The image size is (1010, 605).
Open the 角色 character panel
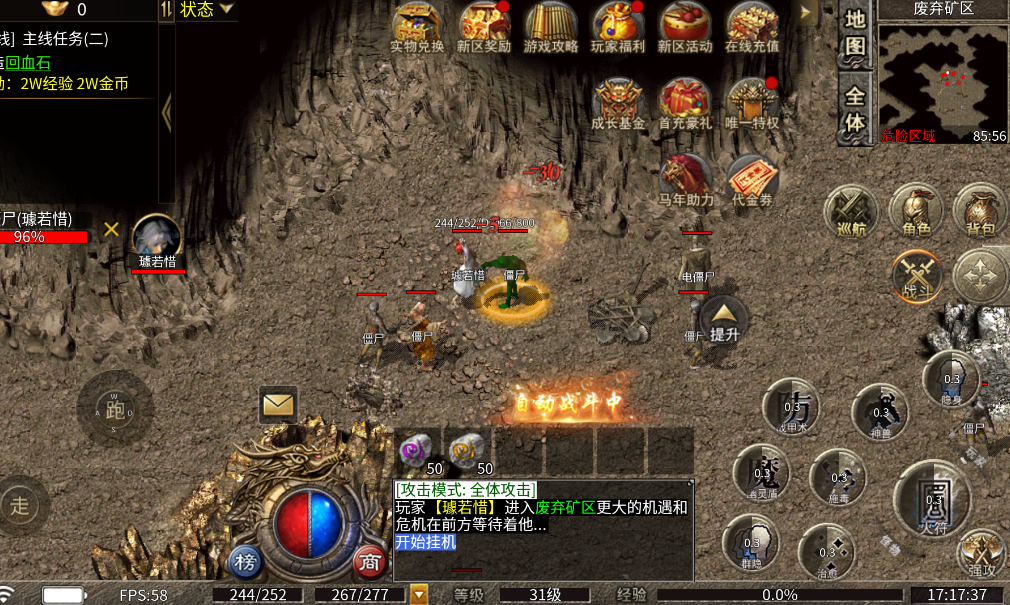point(916,210)
